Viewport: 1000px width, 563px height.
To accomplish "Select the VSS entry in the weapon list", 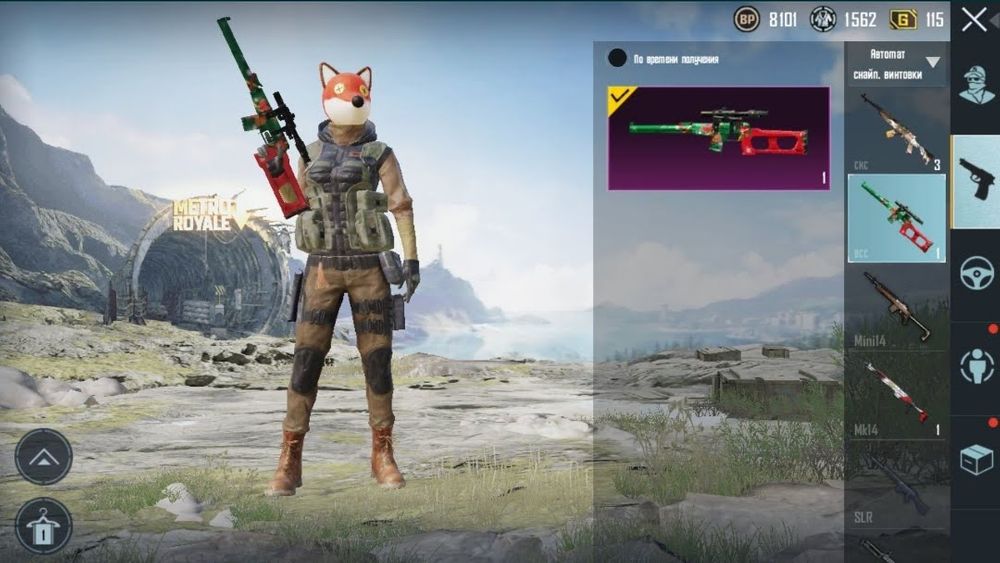I will (x=896, y=218).
